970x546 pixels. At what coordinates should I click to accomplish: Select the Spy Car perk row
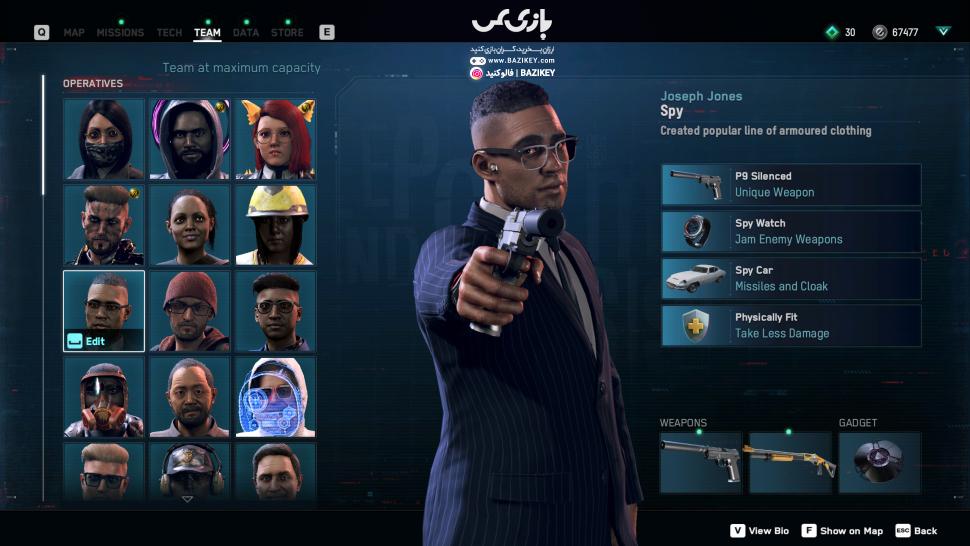tap(791, 279)
